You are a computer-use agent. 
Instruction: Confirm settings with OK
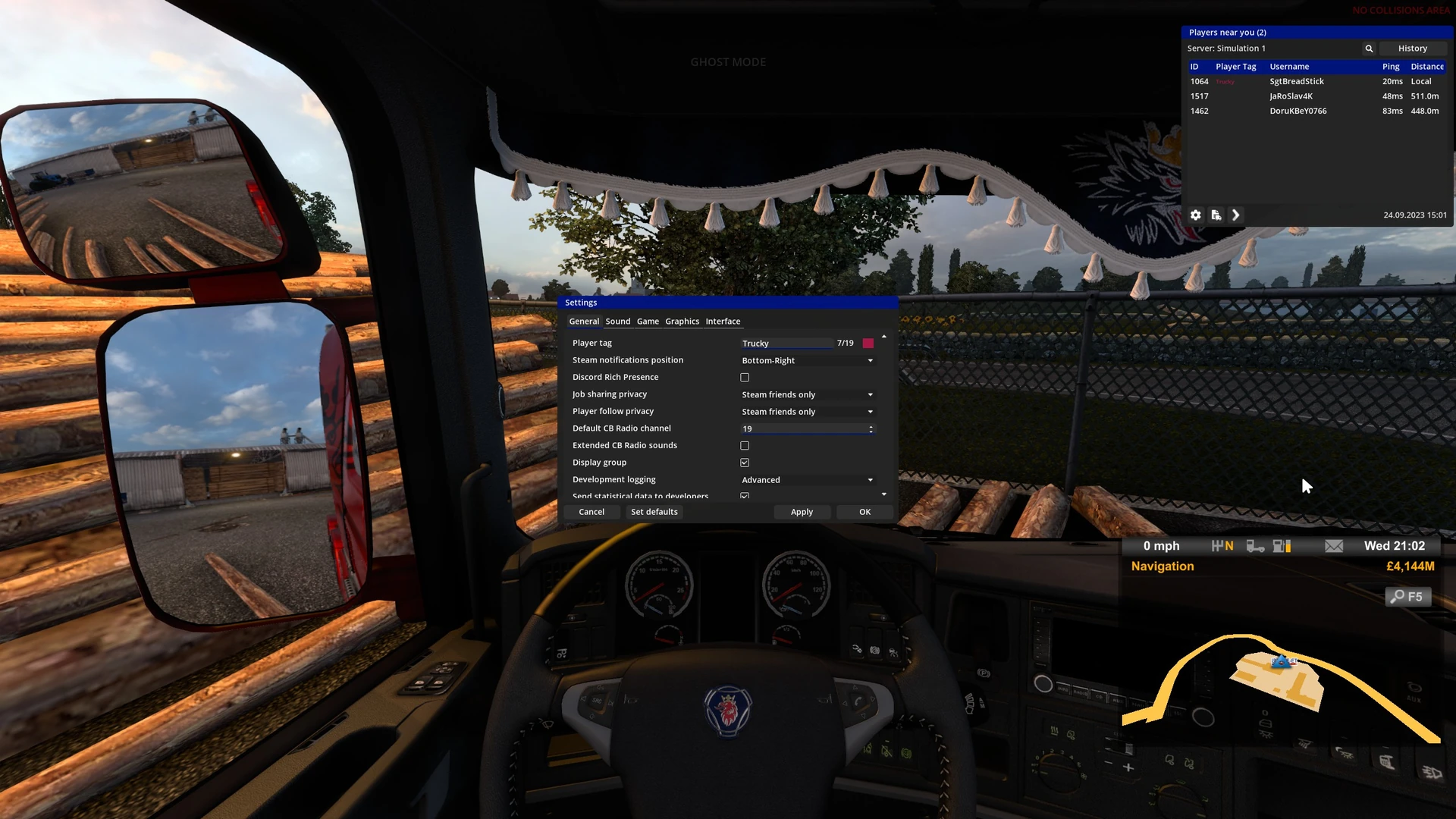pos(864,512)
